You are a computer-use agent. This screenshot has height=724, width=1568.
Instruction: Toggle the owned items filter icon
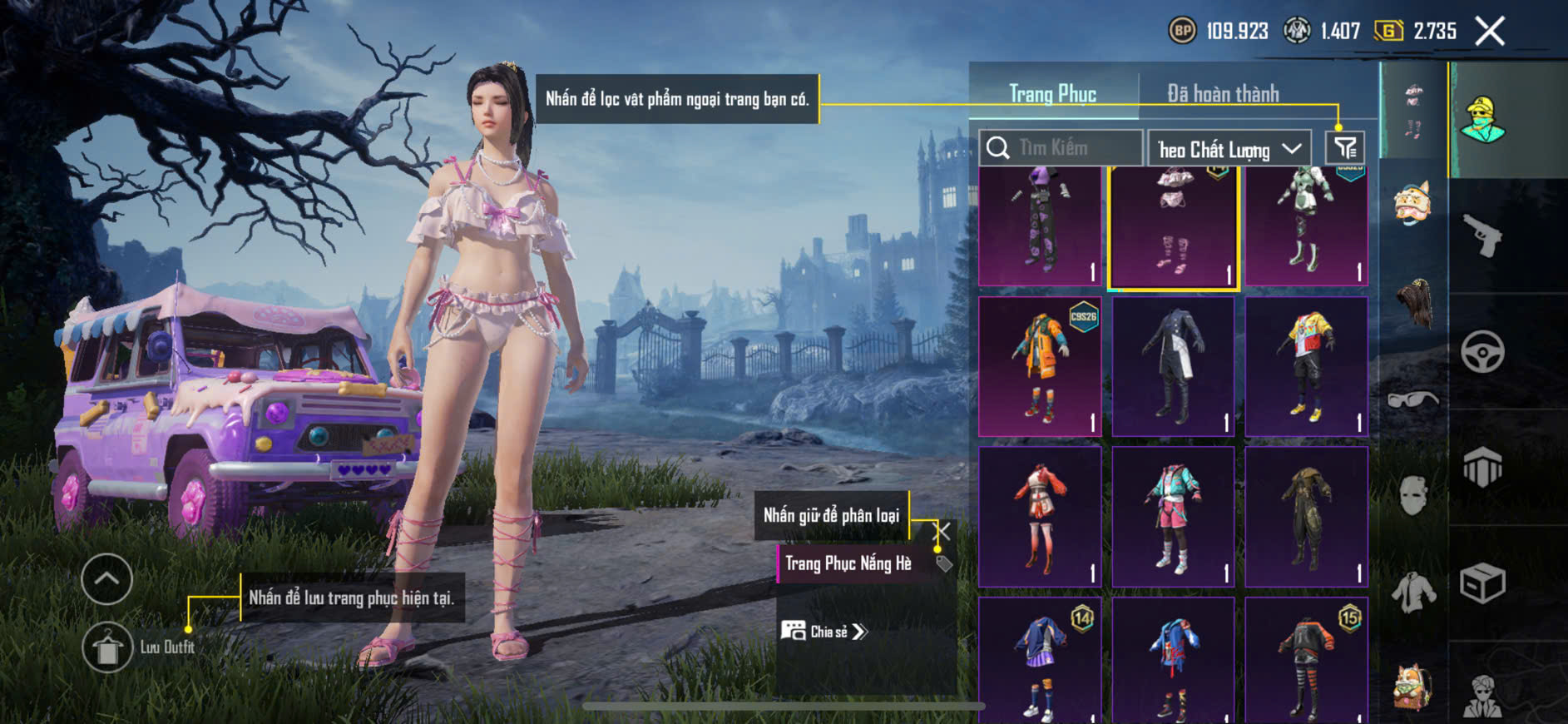pos(1344,148)
